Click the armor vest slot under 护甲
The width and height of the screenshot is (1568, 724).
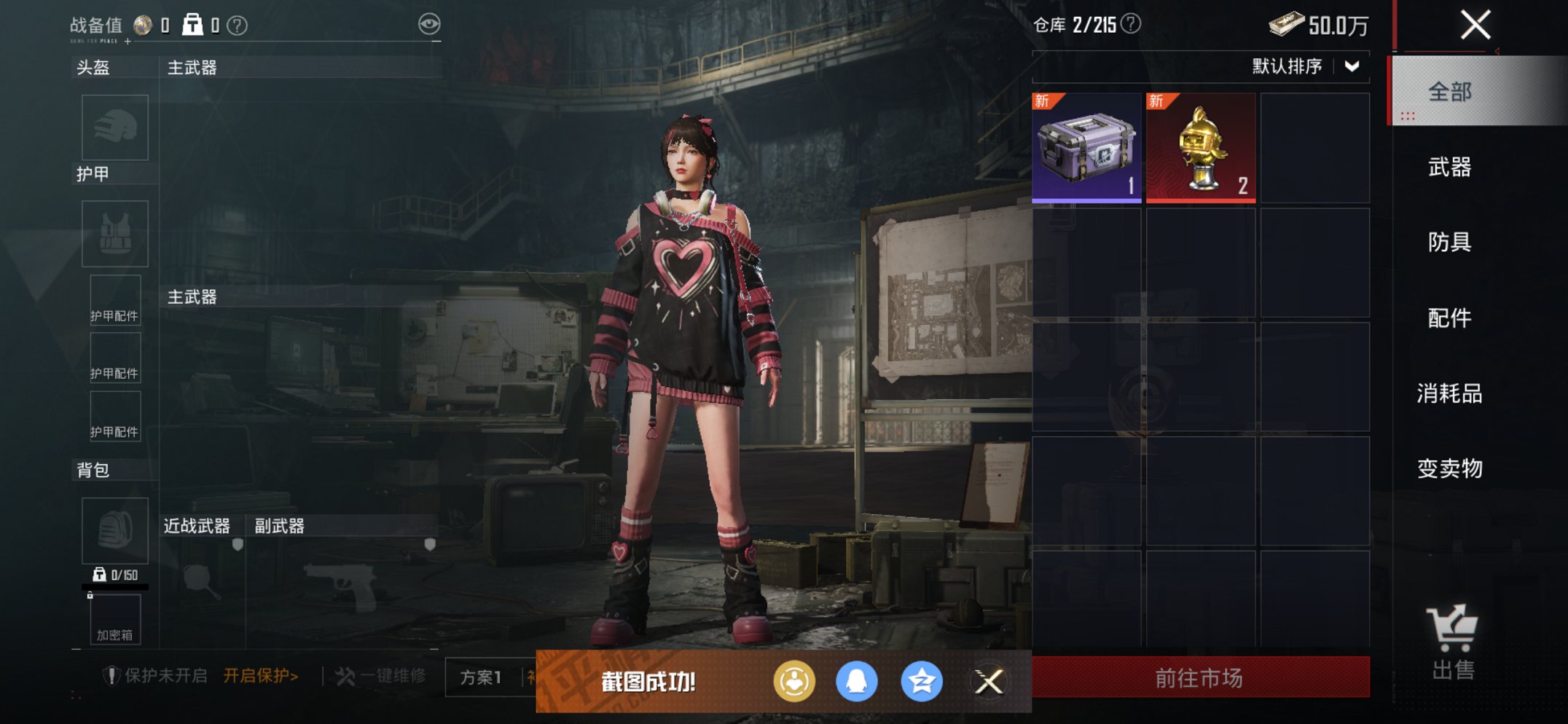114,235
